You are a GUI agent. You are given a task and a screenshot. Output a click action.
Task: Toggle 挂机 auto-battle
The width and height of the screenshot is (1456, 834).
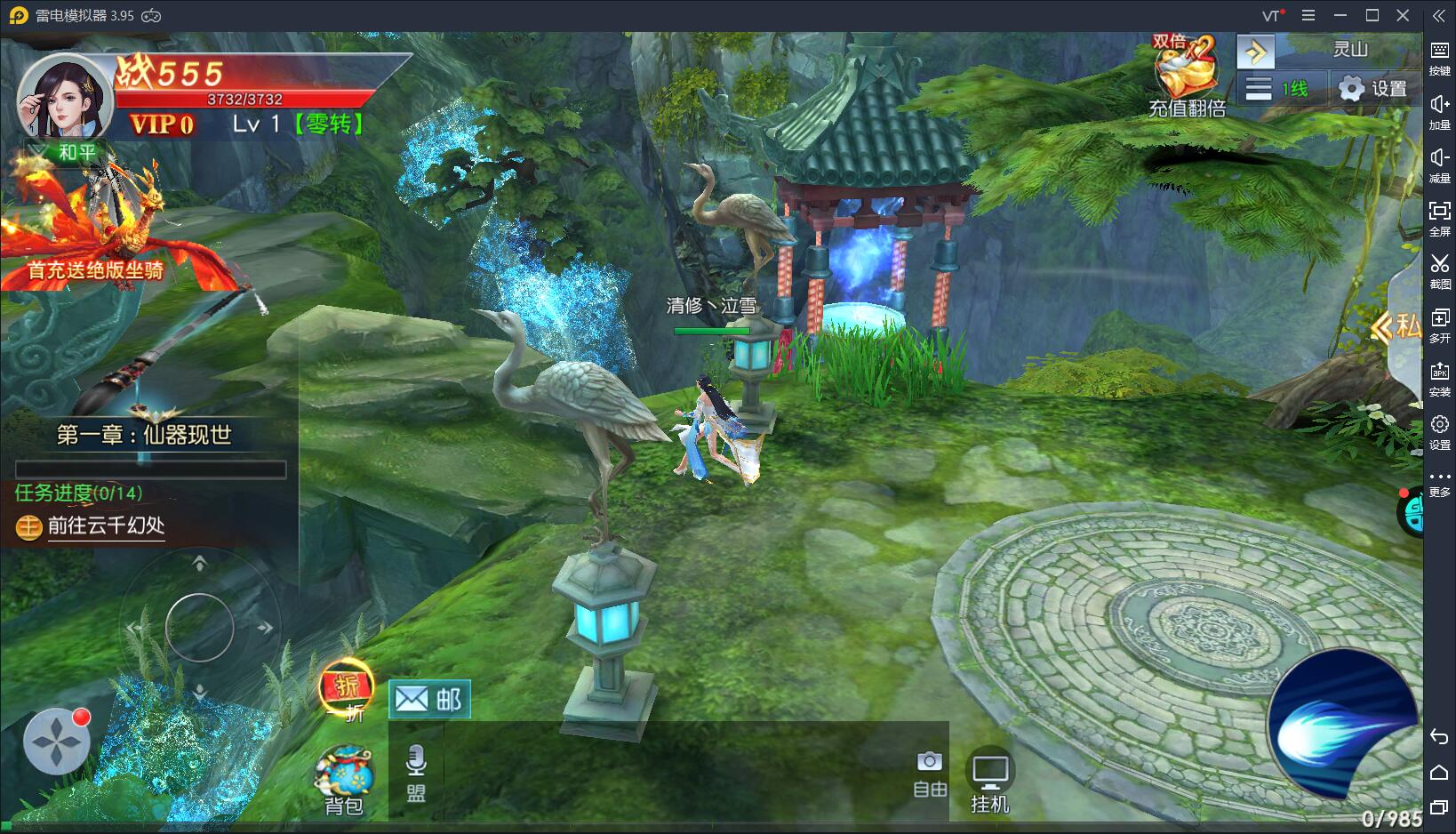(989, 782)
